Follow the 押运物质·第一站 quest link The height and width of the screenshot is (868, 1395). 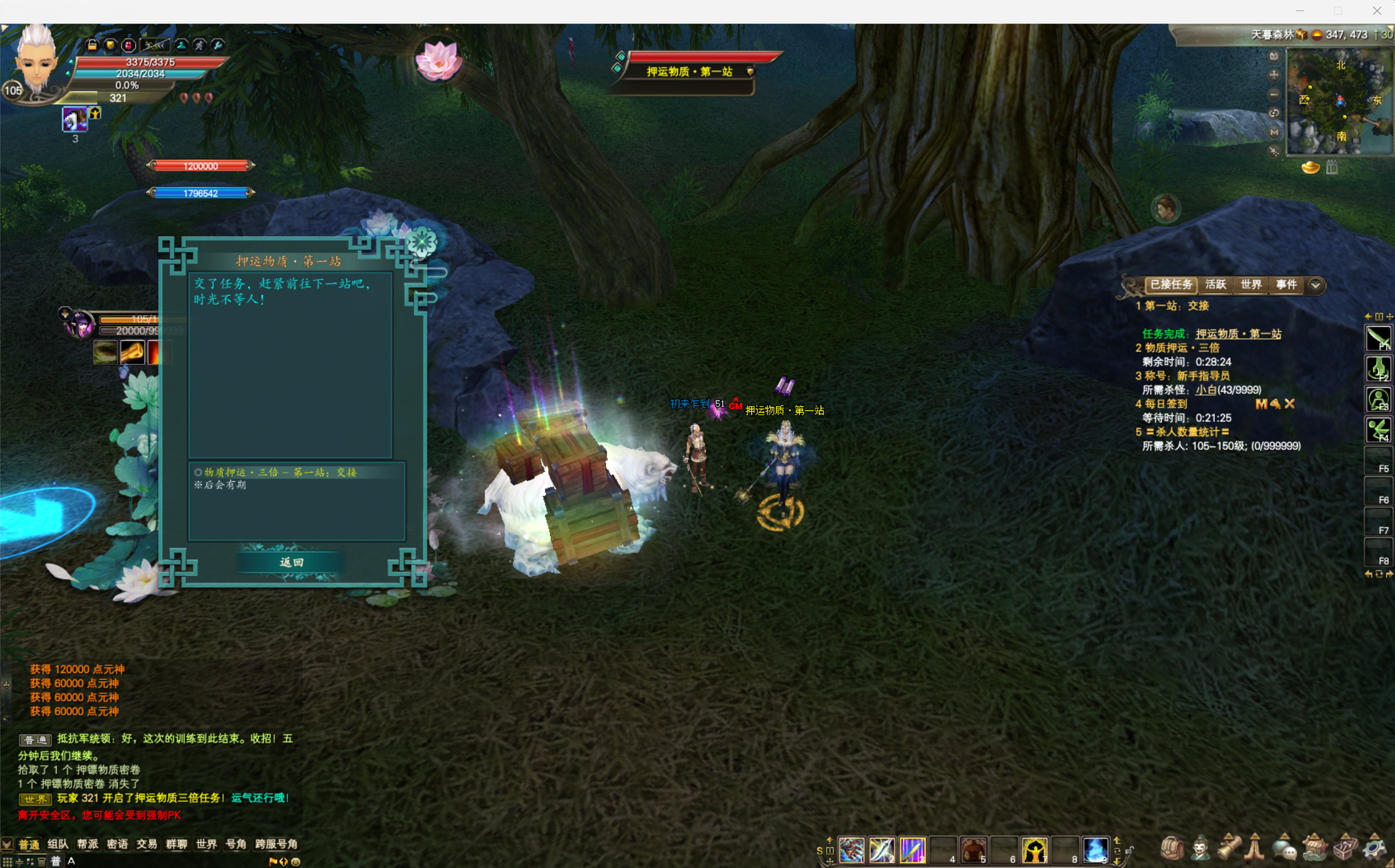coord(1238,334)
